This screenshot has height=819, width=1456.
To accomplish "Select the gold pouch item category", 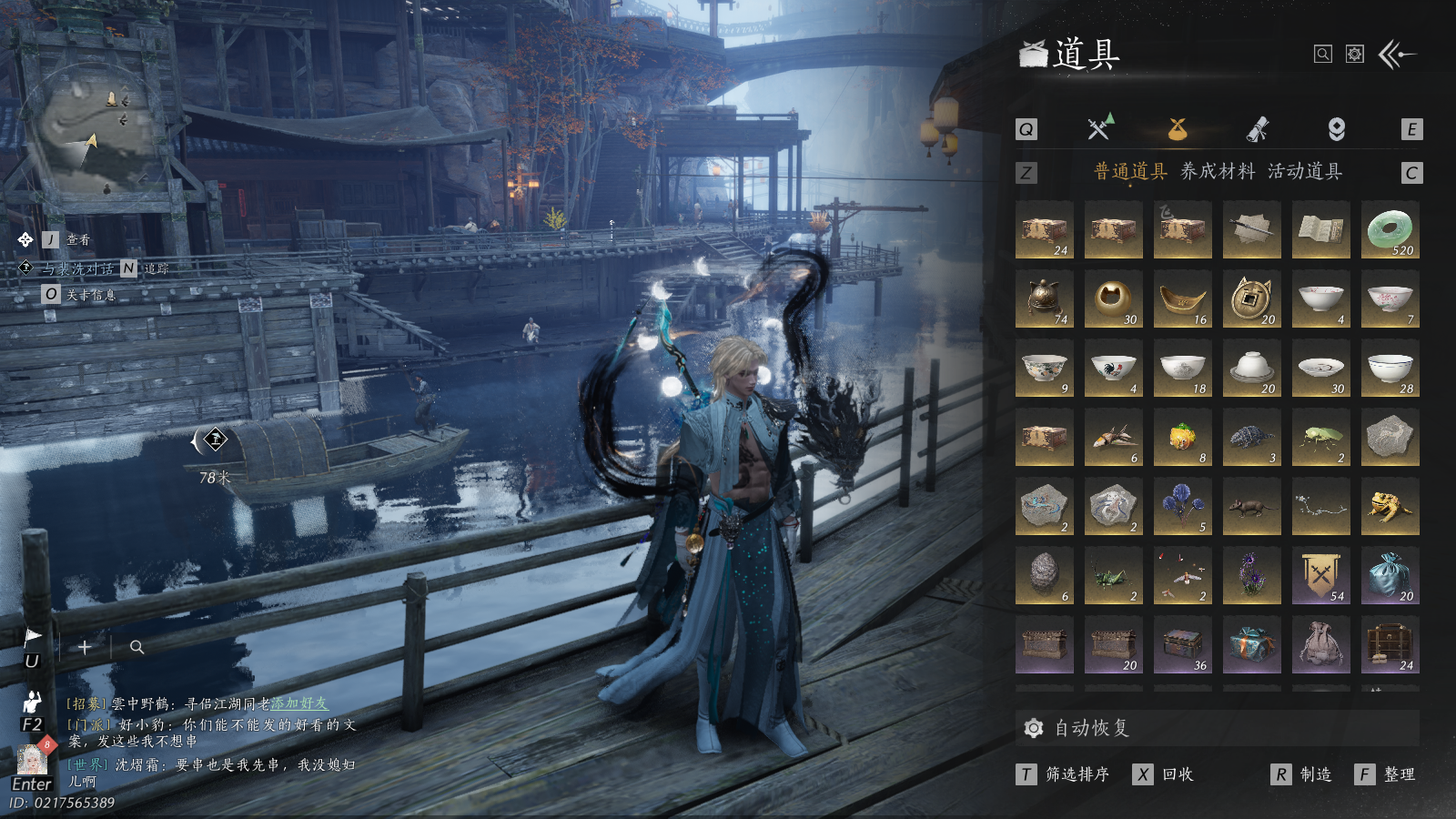I will tap(1178, 129).
